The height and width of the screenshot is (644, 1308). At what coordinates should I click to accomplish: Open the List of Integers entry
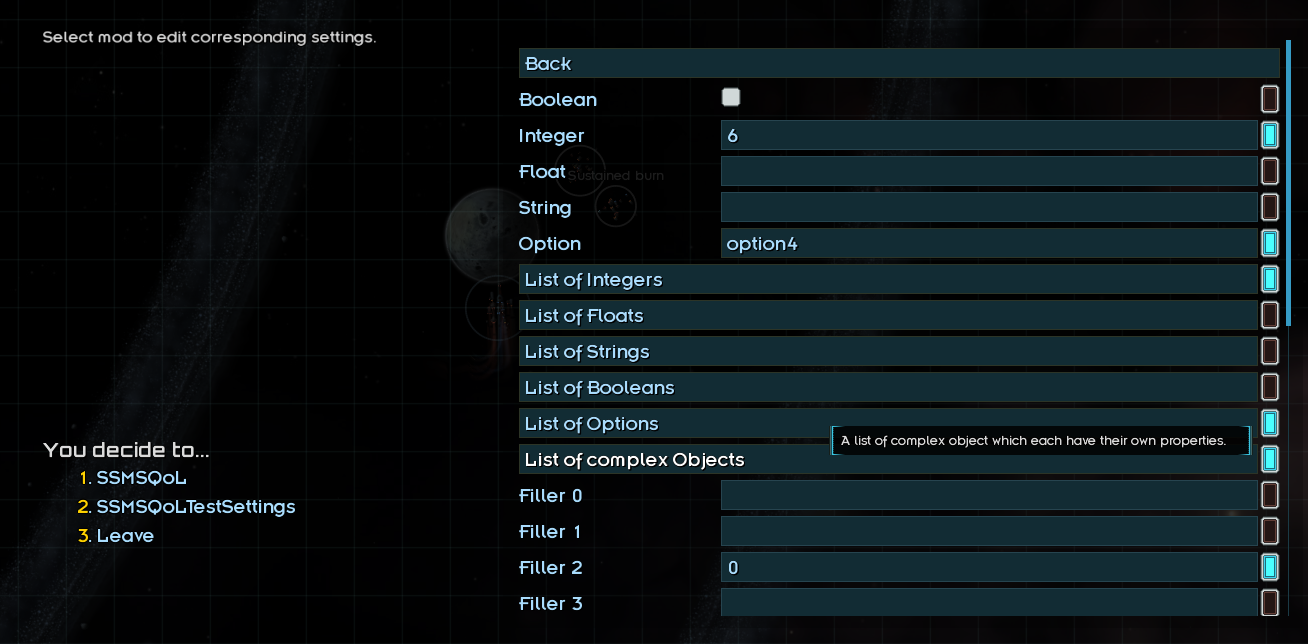888,279
